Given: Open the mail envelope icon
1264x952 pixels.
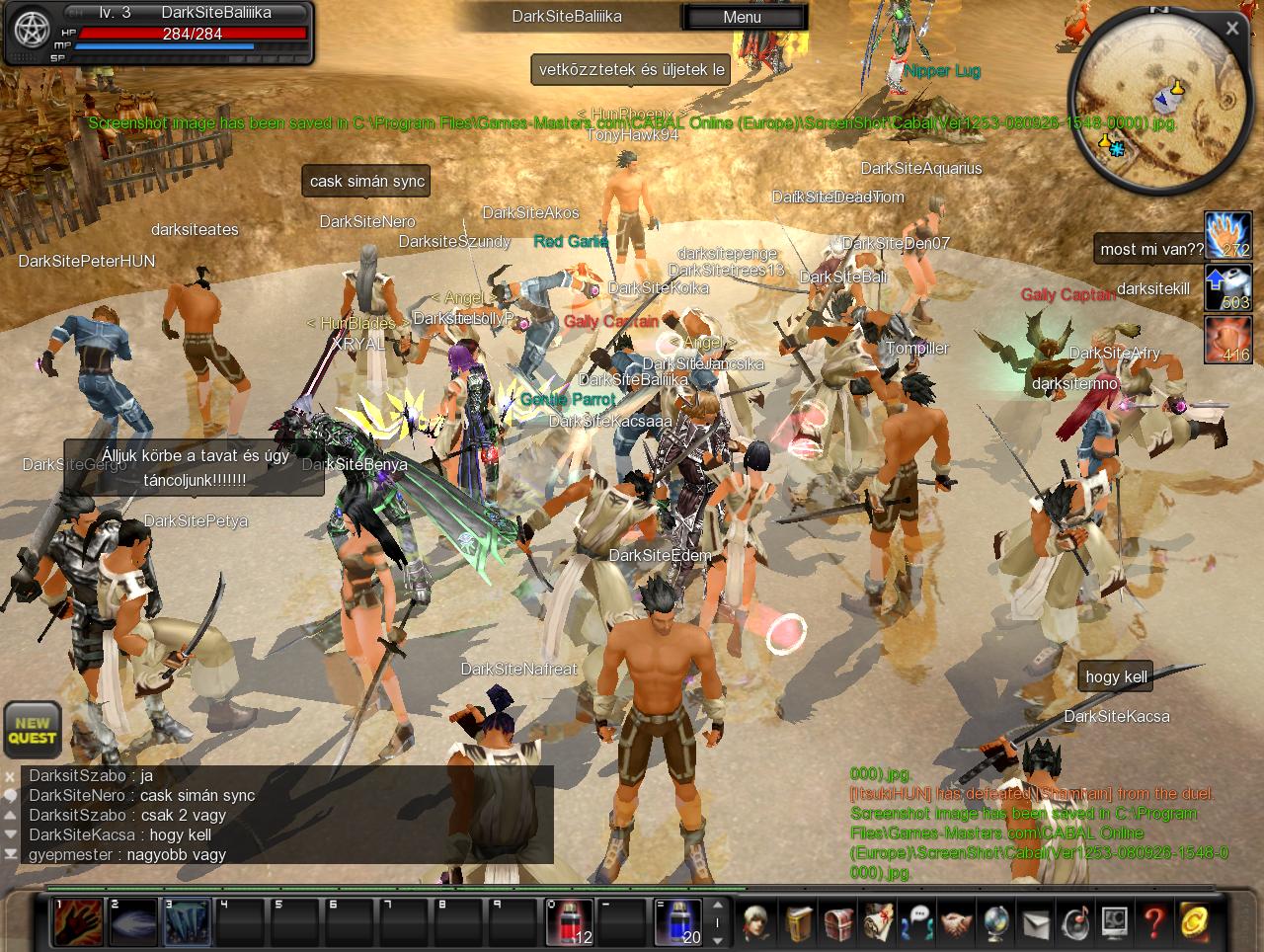Looking at the screenshot, I should pos(1035,923).
